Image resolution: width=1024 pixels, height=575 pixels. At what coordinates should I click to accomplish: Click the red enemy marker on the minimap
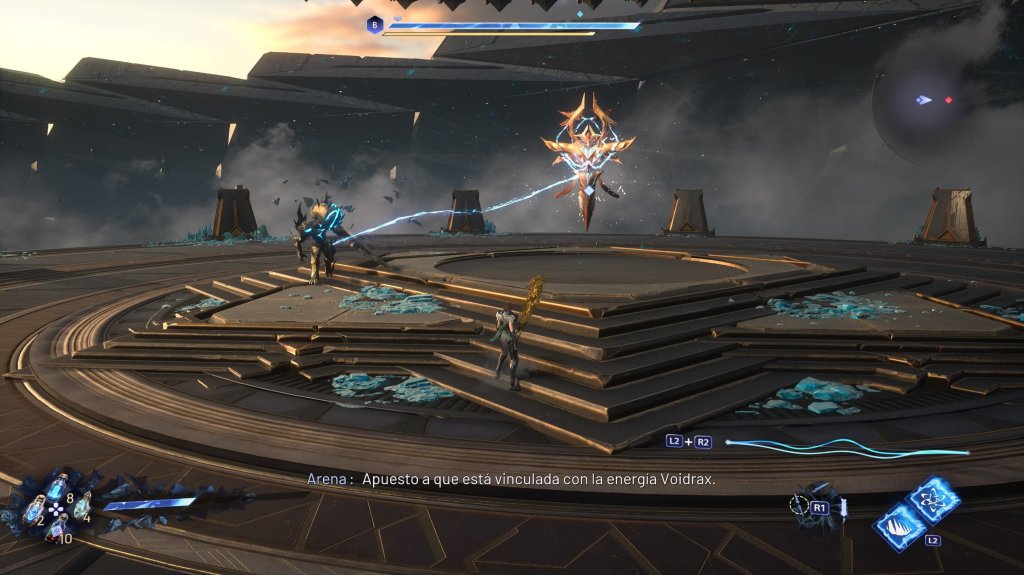point(948,100)
